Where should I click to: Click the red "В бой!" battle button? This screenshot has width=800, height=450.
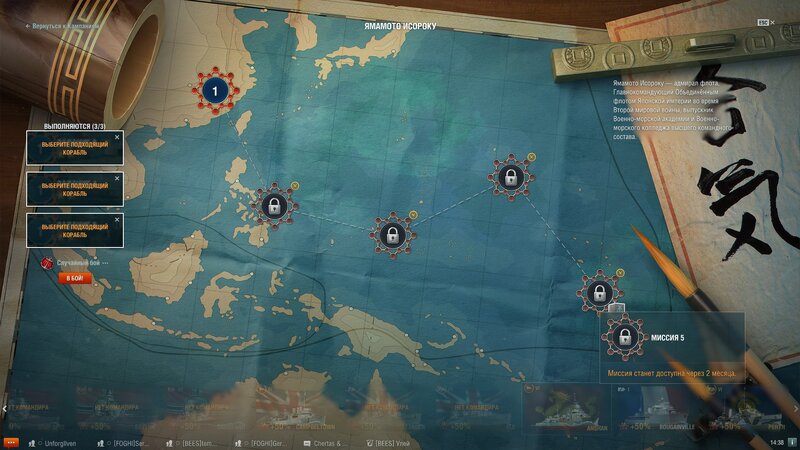tap(74, 277)
